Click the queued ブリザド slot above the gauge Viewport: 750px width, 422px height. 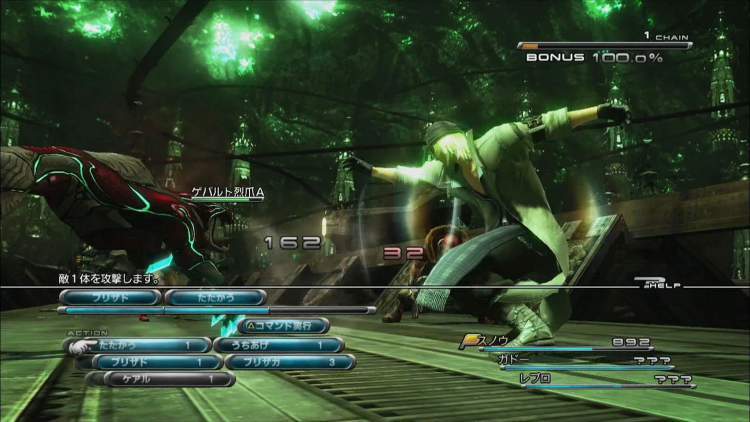pyautogui.click(x=109, y=297)
